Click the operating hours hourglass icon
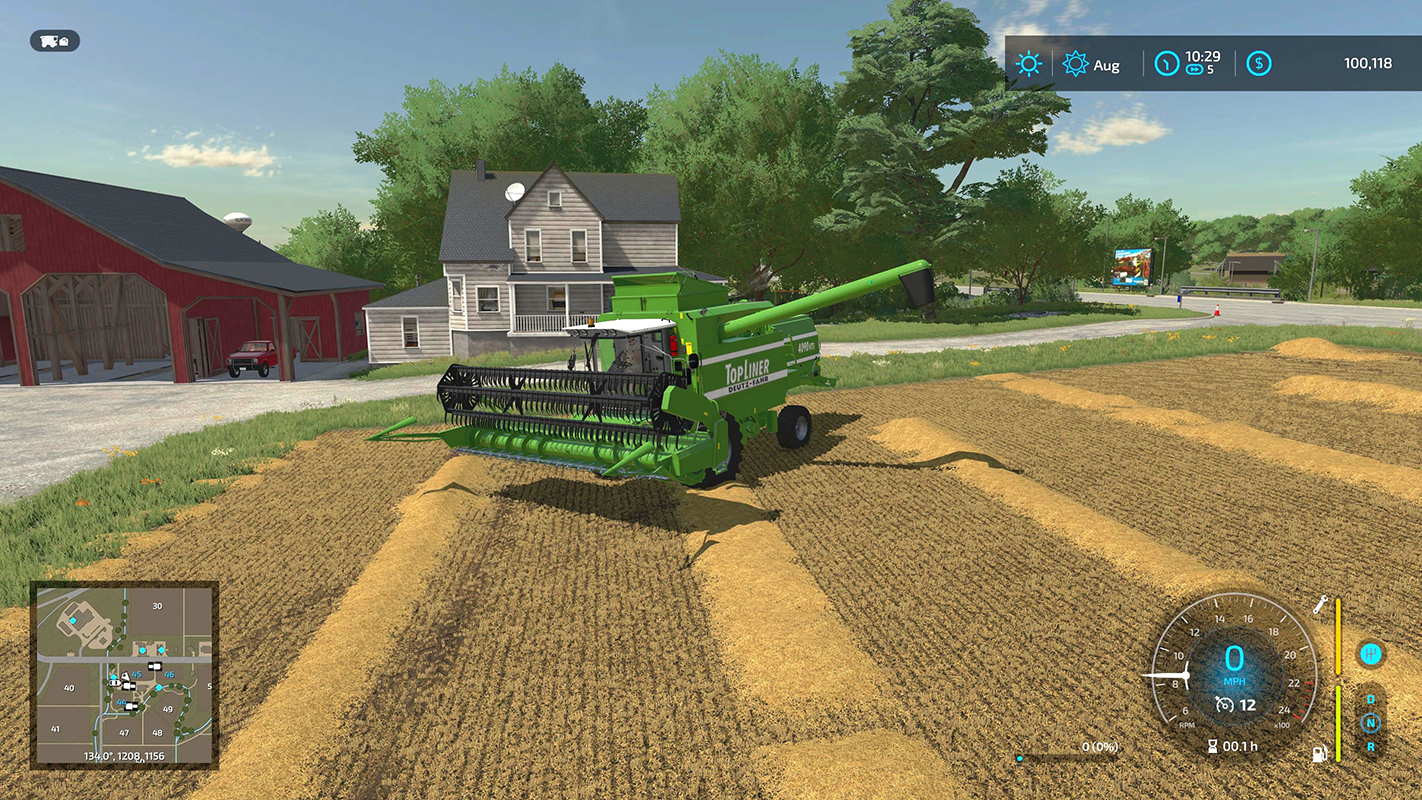 1213,745
